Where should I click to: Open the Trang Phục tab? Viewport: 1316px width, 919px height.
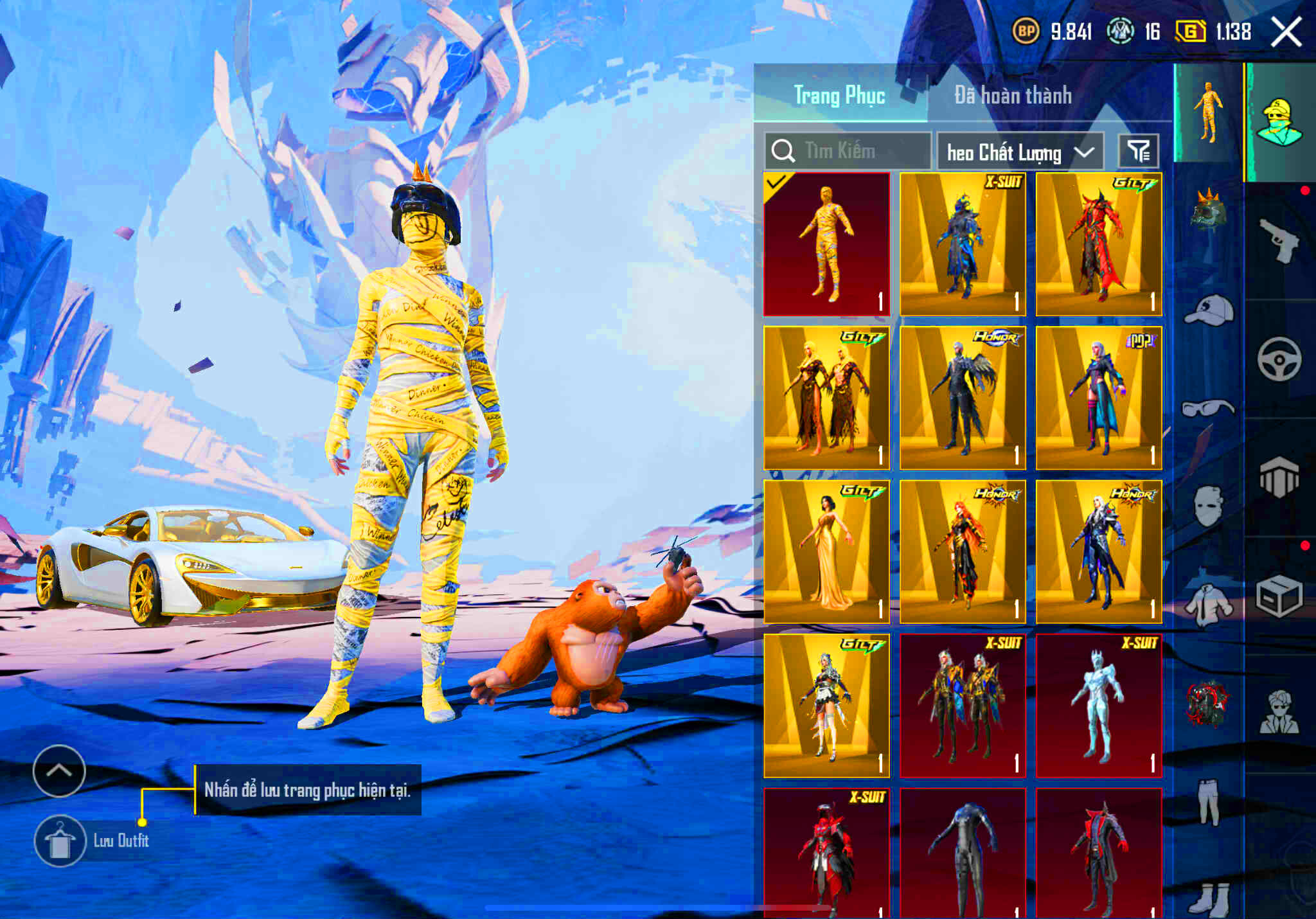[x=839, y=95]
